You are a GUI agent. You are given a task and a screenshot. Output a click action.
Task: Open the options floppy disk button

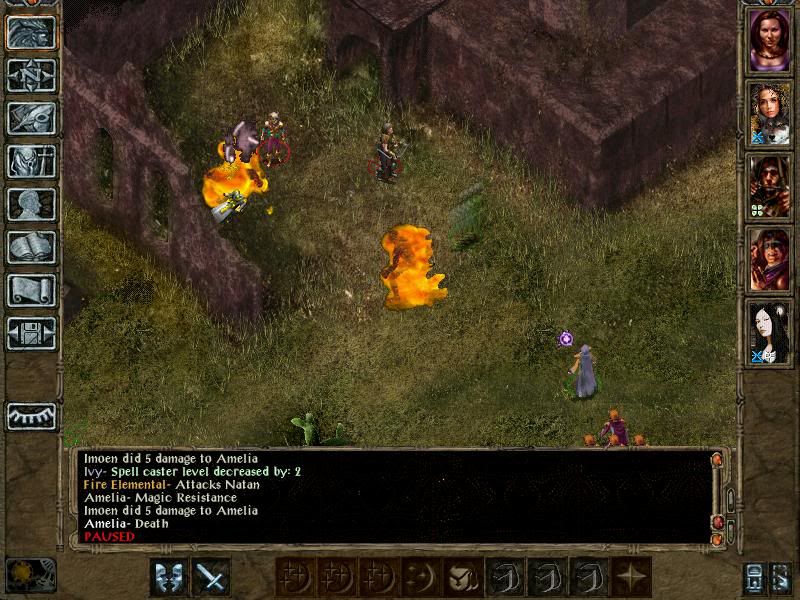31,333
